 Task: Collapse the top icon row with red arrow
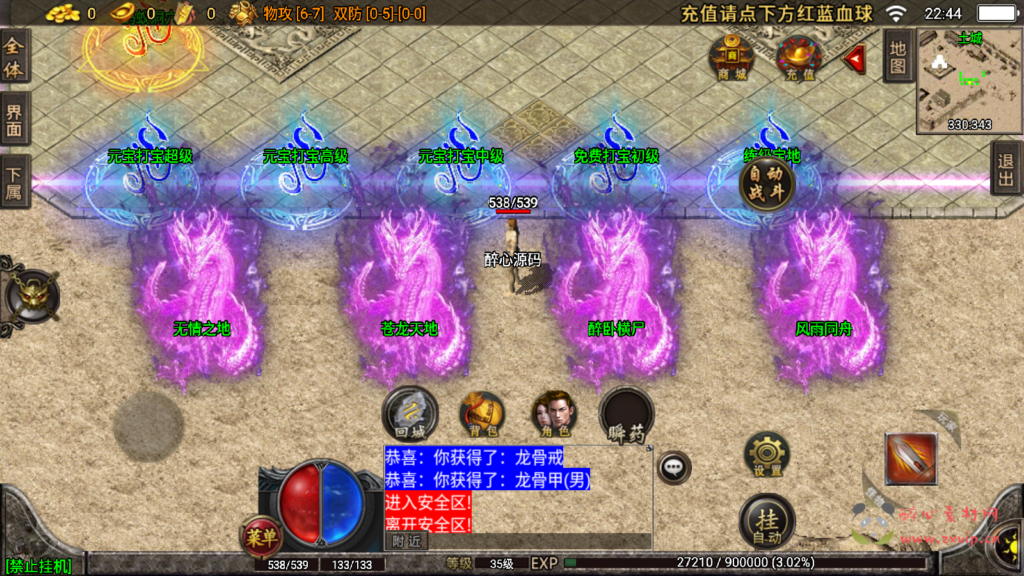(855, 59)
